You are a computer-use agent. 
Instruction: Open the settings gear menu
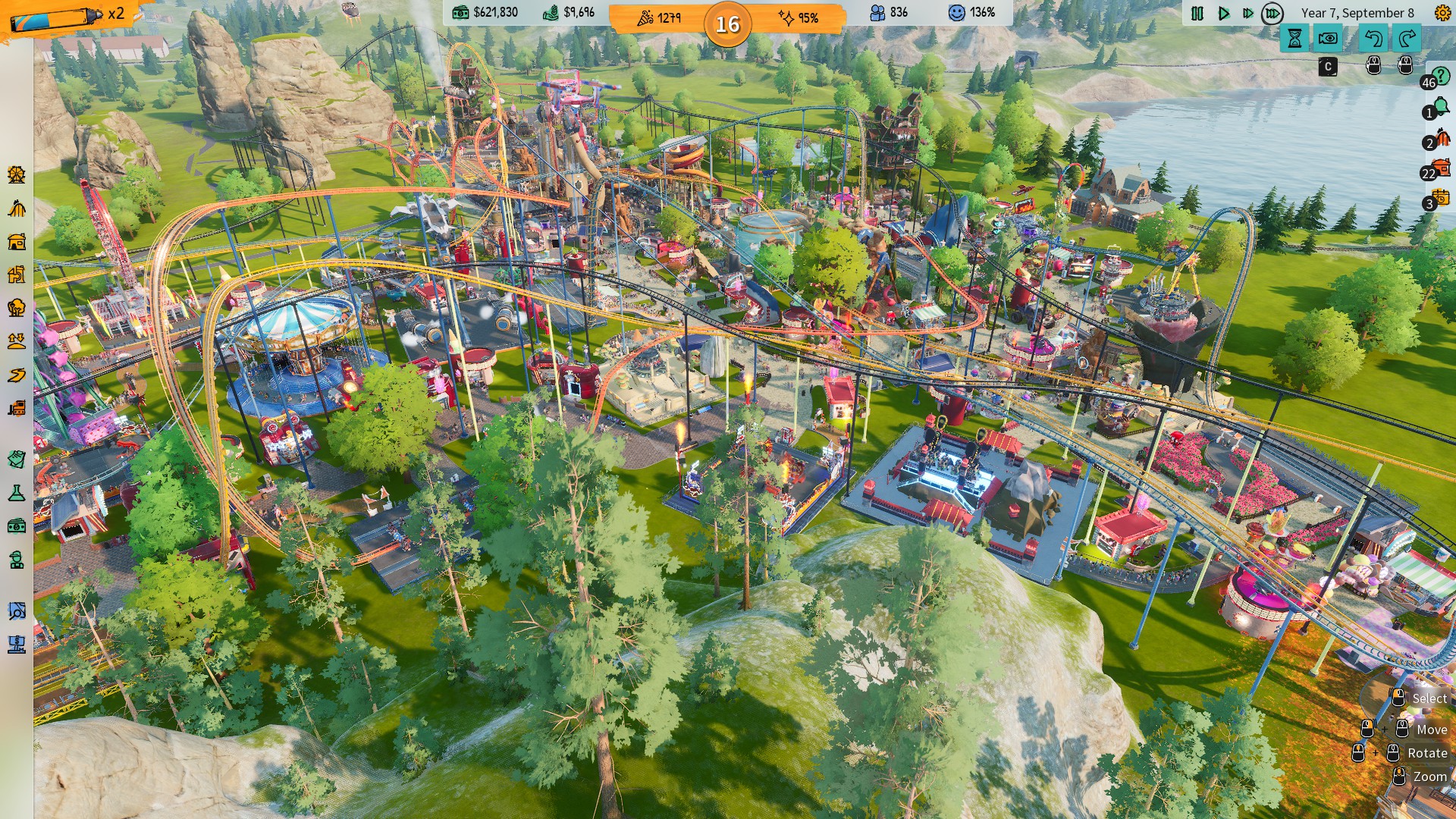[x=1442, y=12]
